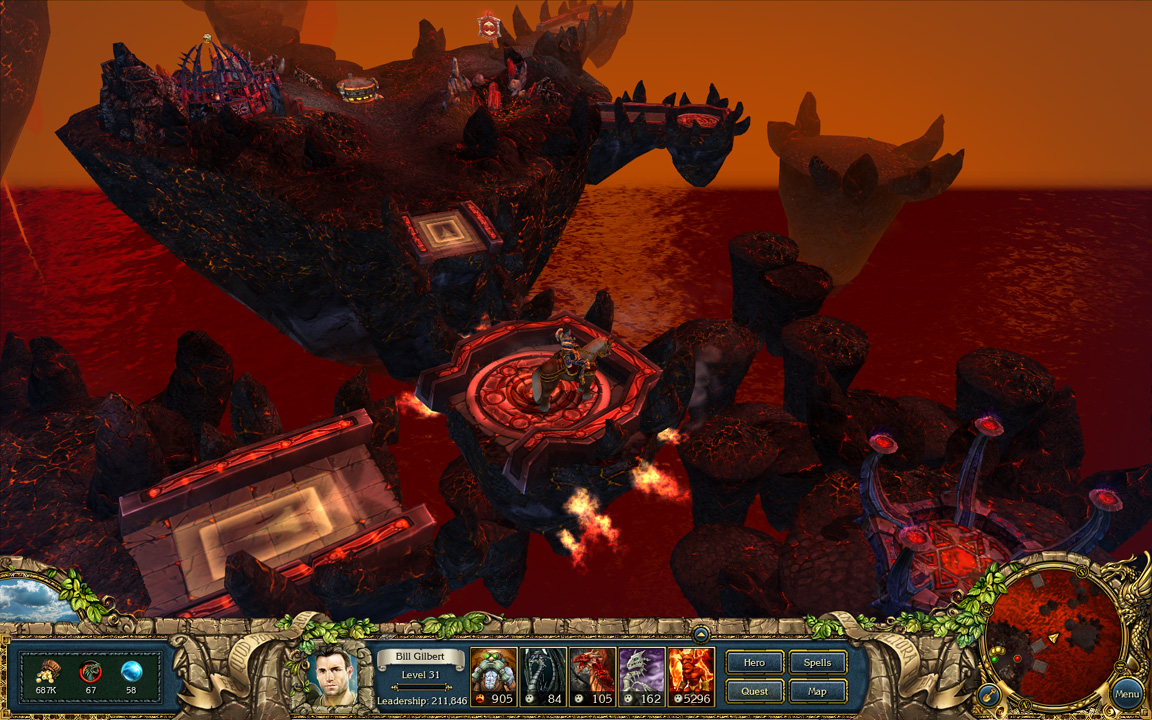The width and height of the screenshot is (1152, 720).
Task: Open the Quest log
Action: [754, 691]
